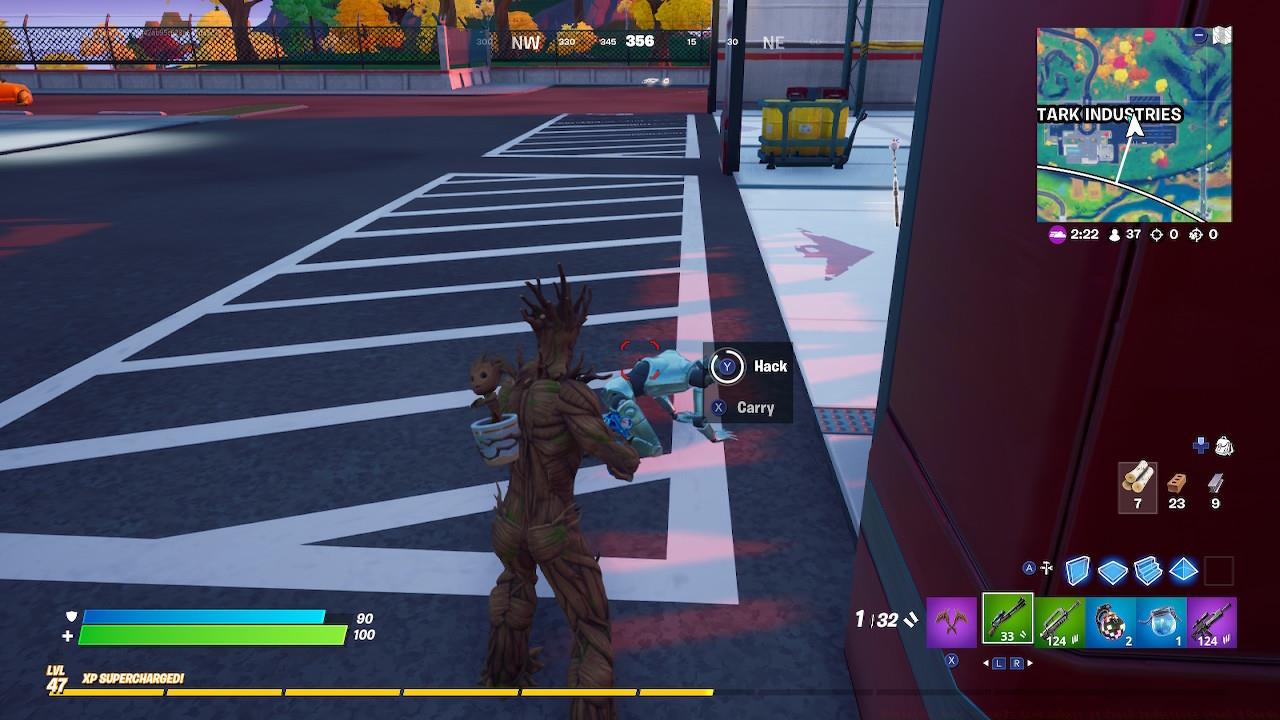Click the storm timer icon below the minimap
Image resolution: width=1280 pixels, height=720 pixels.
[1055, 235]
